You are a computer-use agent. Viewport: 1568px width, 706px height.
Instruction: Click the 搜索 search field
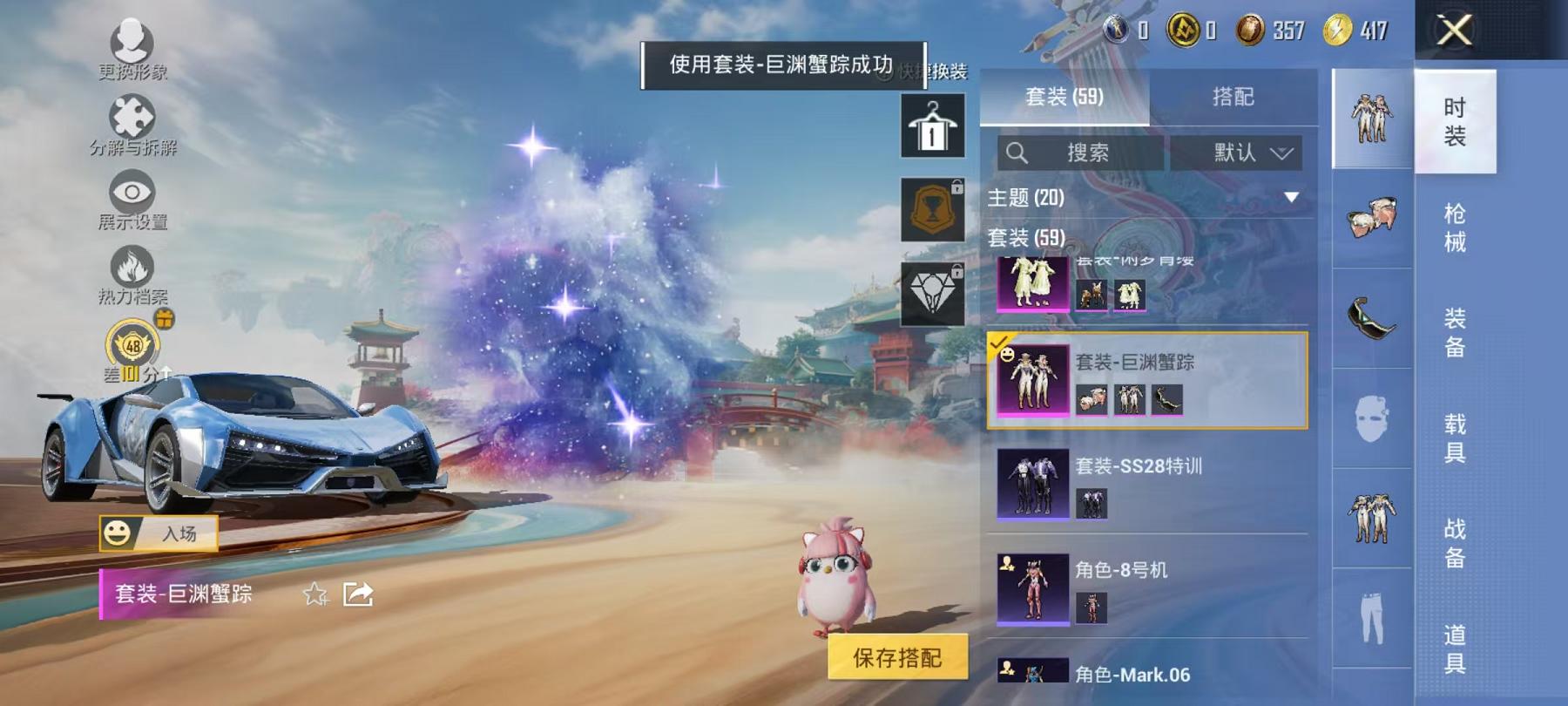[x=1080, y=153]
